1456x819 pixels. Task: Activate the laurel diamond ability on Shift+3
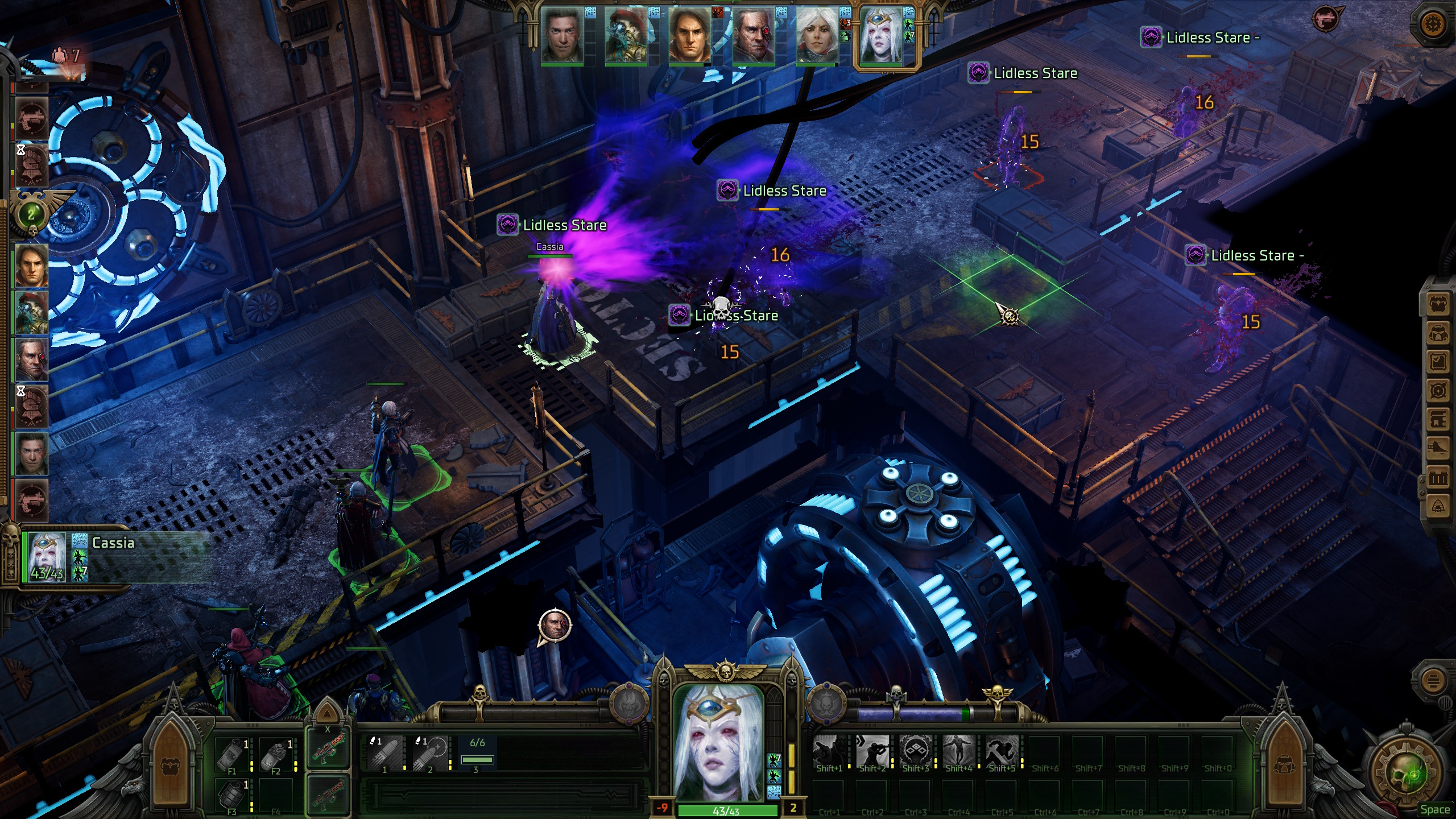click(916, 751)
